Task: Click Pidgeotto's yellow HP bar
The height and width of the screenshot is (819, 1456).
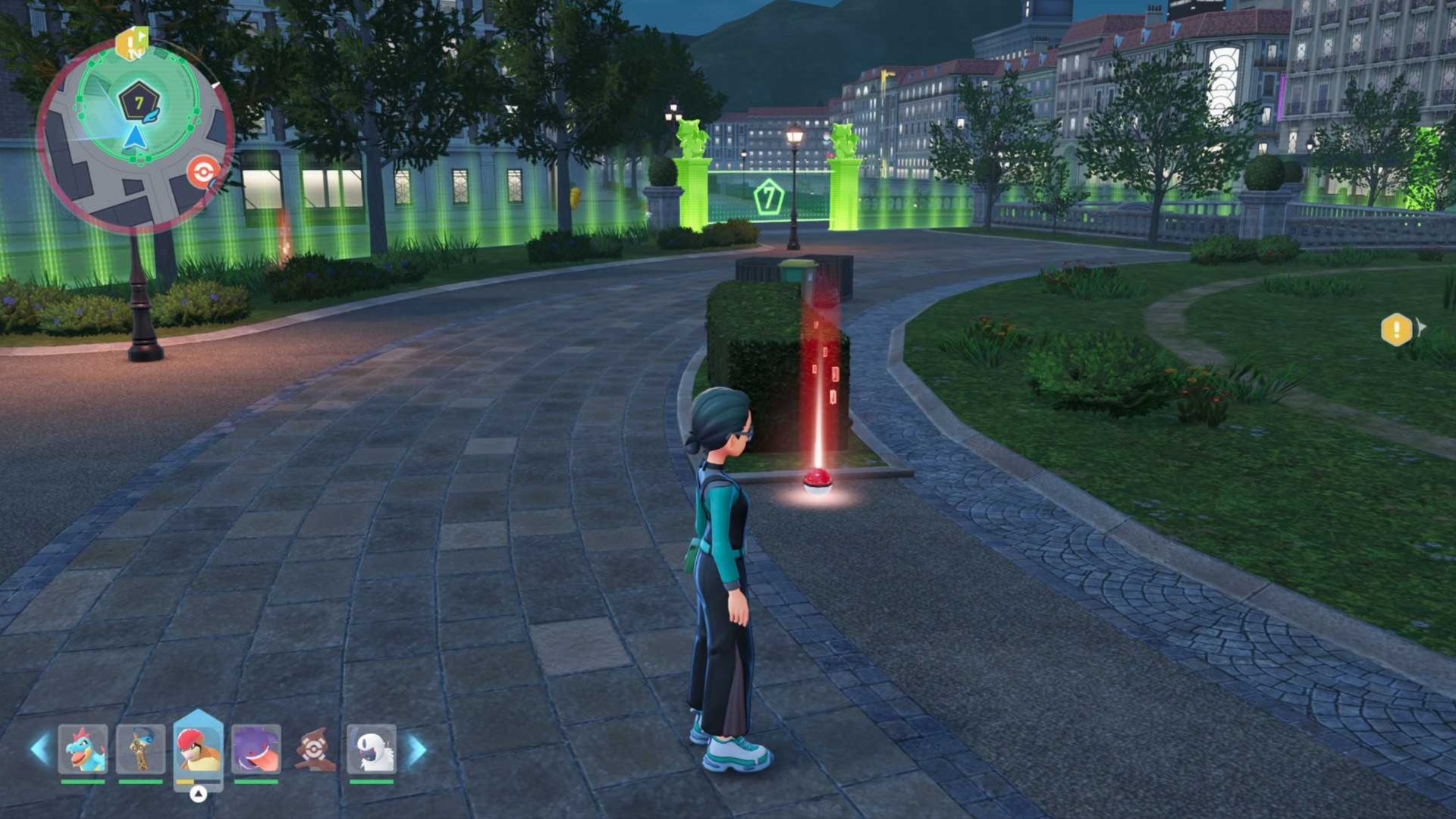Action: pyautogui.click(x=184, y=782)
